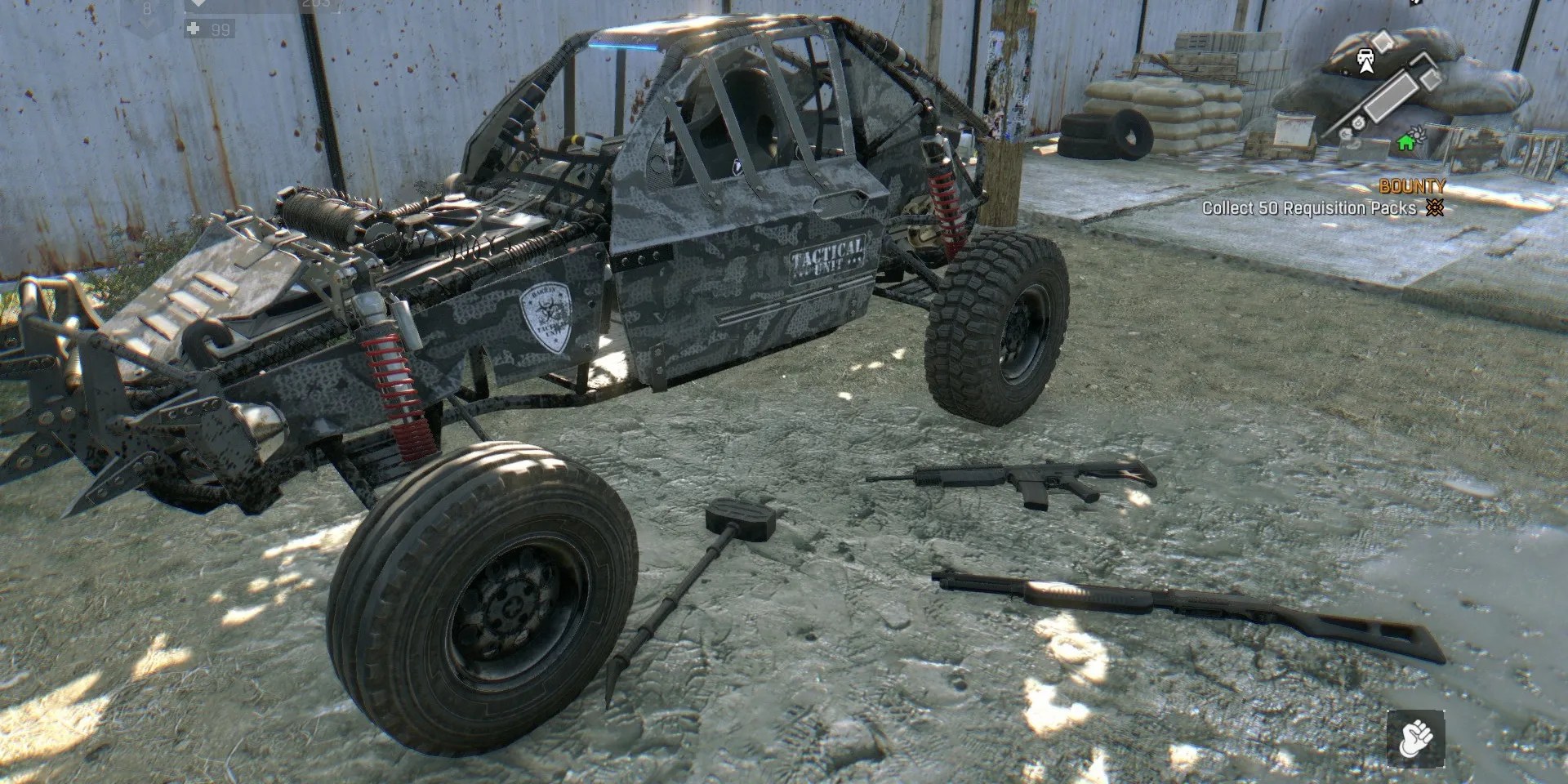Screen dimensions: 1568x784
Task: Expand the chevron under the weapon slot
Action: [x=145, y=24]
